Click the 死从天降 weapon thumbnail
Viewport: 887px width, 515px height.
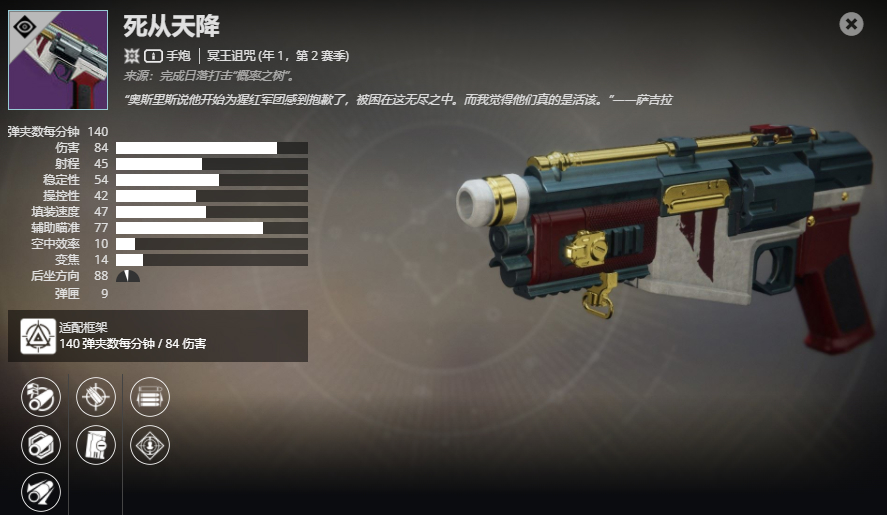58,60
